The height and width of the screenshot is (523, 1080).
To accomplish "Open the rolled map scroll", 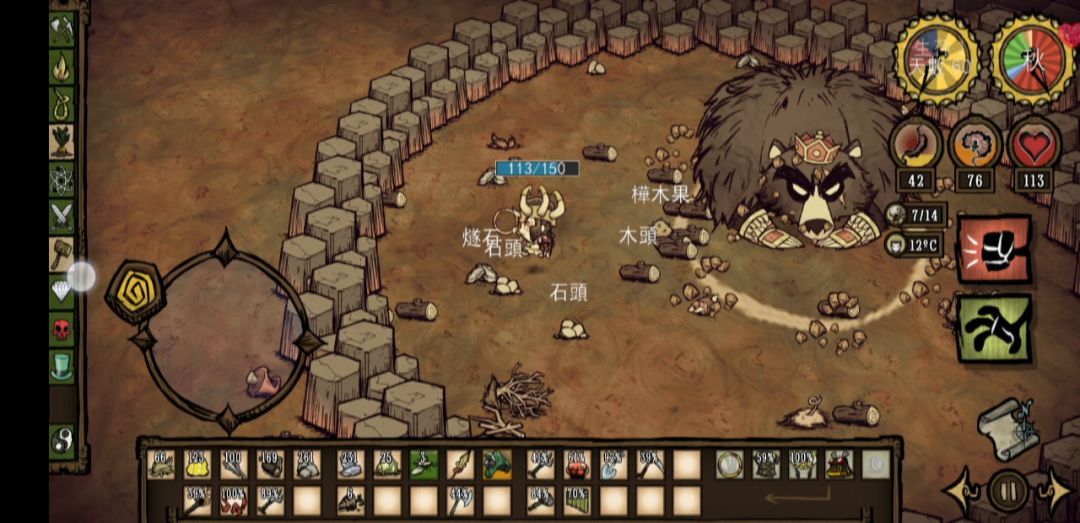I will 1005,424.
